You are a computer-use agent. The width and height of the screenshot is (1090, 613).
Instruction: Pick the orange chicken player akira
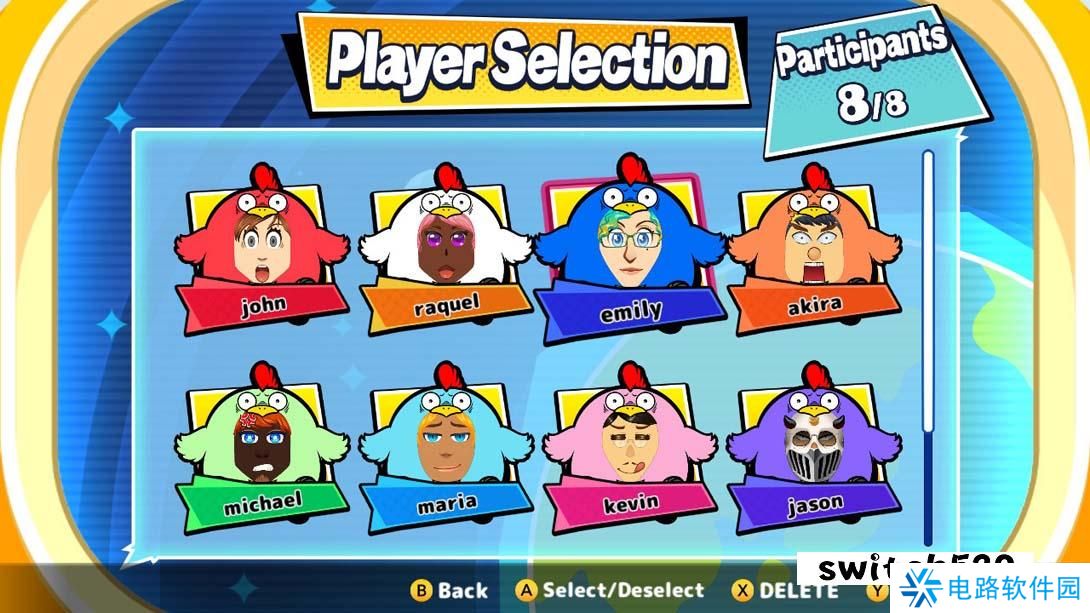[x=814, y=252]
